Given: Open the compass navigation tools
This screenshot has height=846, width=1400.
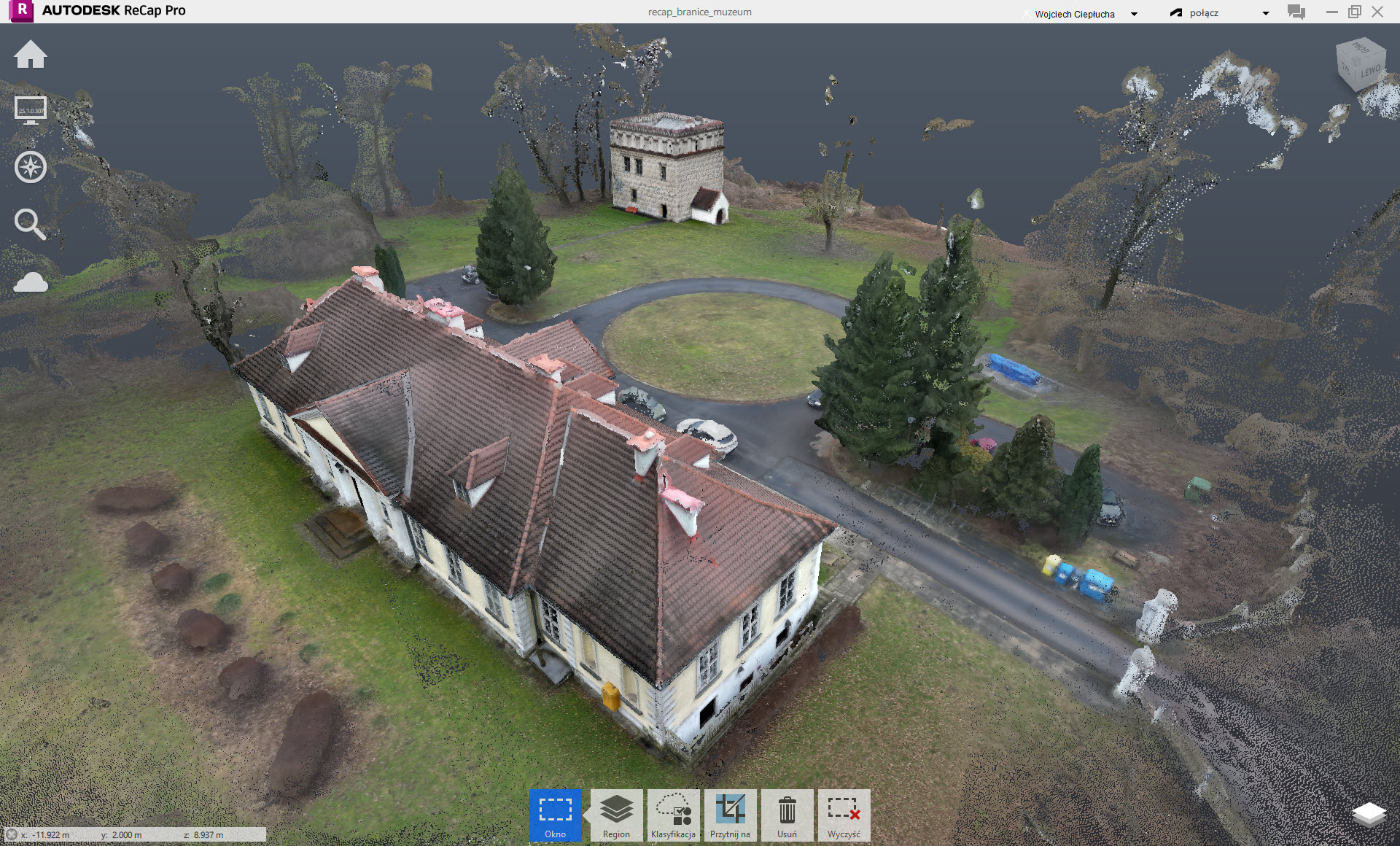Looking at the screenshot, I should (x=31, y=167).
